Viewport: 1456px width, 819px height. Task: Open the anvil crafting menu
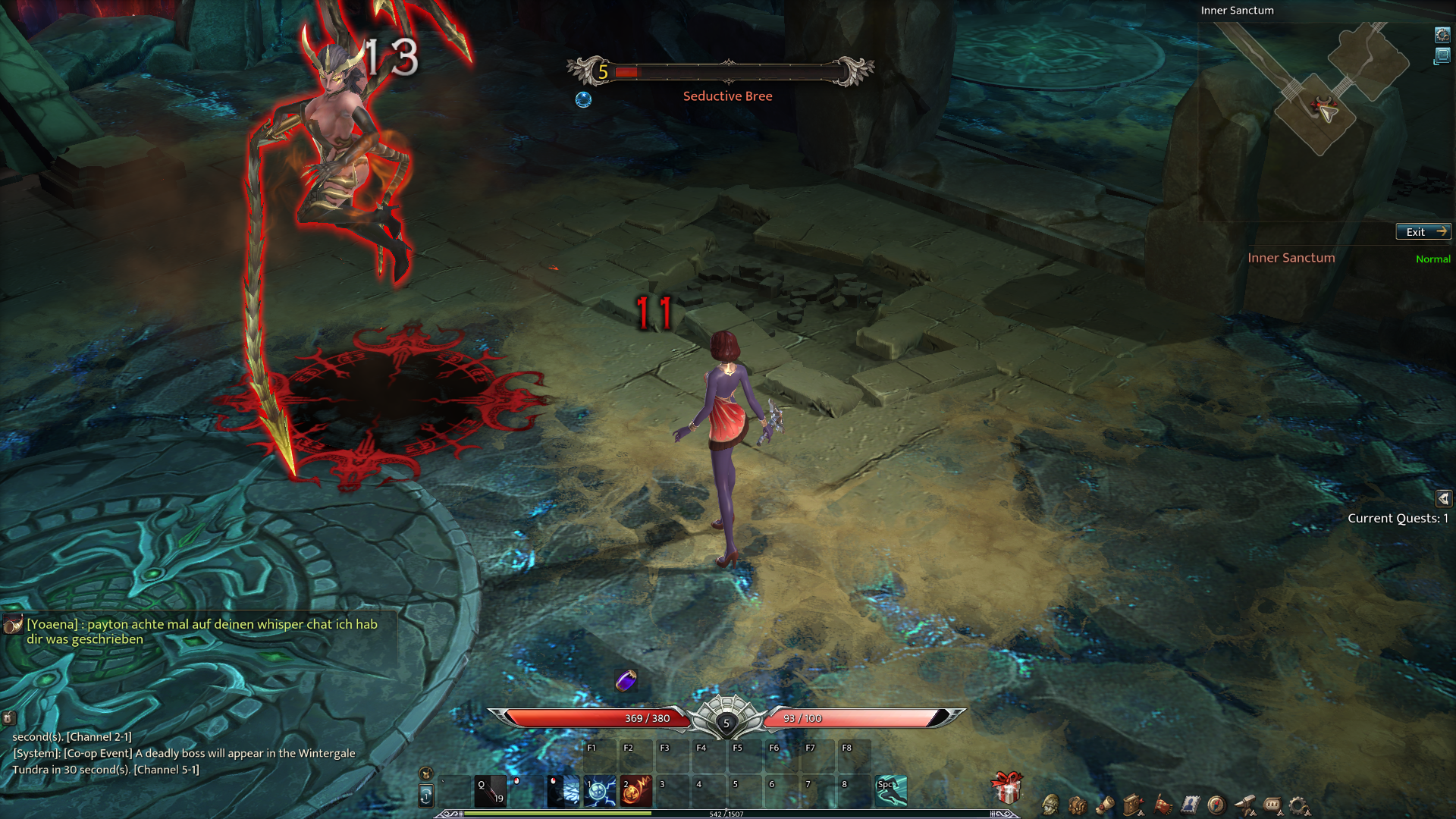point(1244,805)
